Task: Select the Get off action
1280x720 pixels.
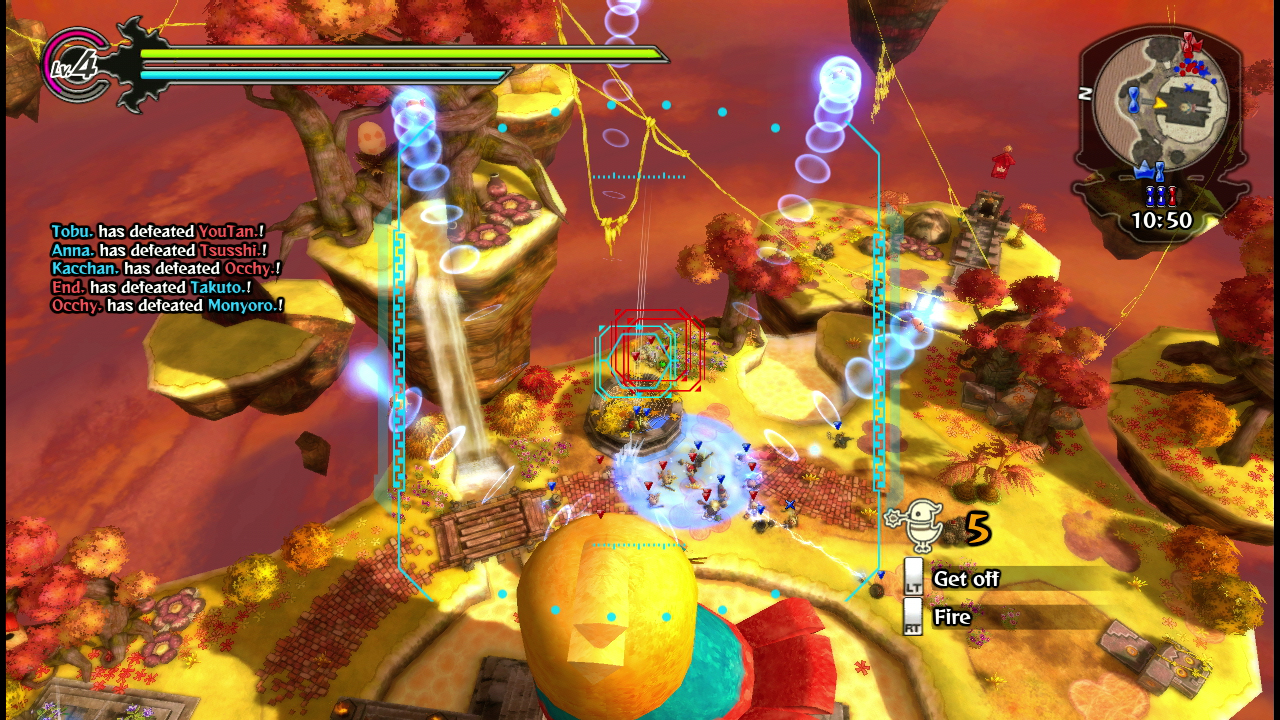Action: [x=965, y=579]
